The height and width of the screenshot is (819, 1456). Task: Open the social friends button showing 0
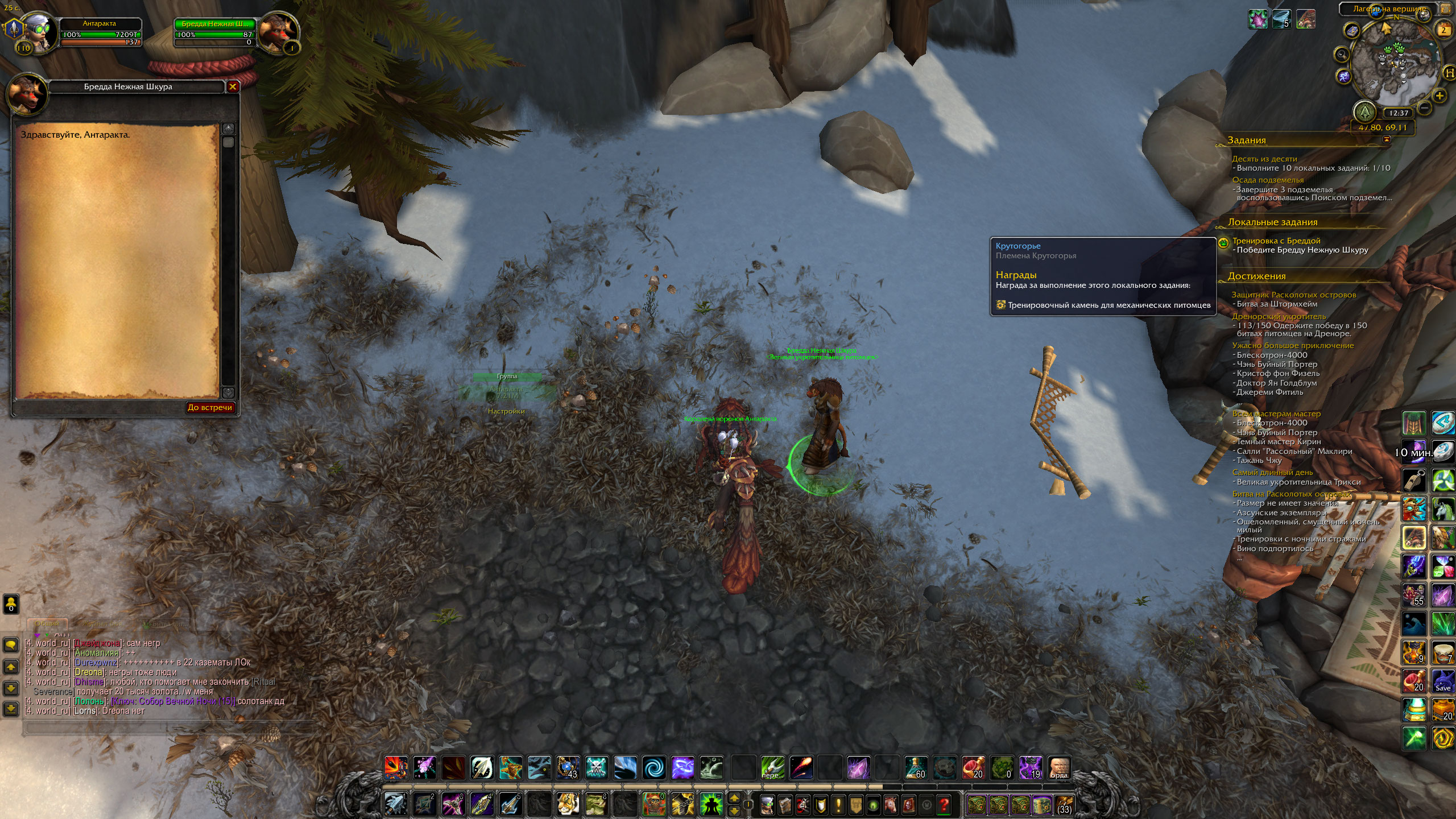(x=11, y=604)
